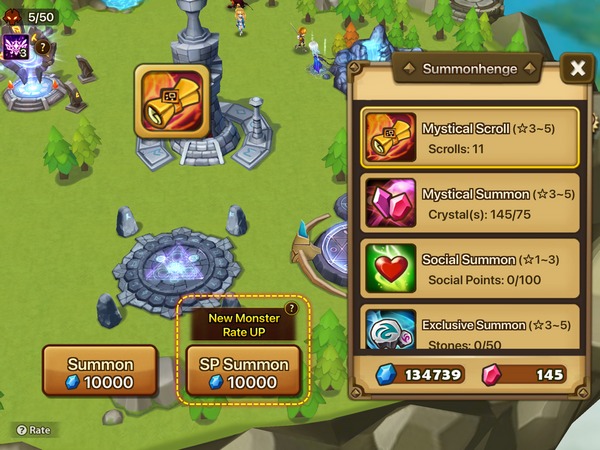
Task: Tap the selected Mystical Scroll icon above the summoning altar
Action: coord(171,98)
